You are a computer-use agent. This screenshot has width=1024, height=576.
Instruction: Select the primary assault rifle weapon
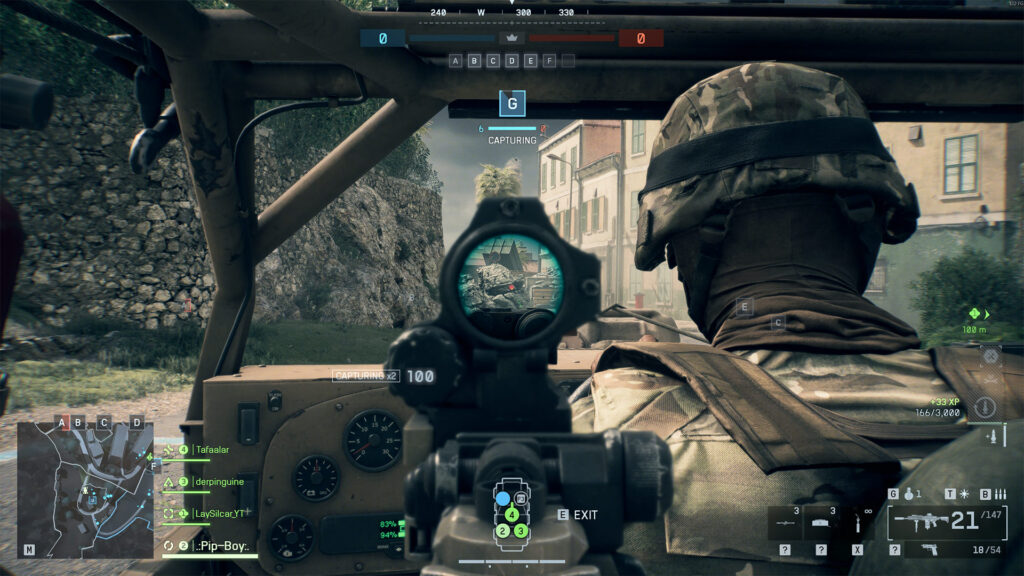(x=918, y=520)
